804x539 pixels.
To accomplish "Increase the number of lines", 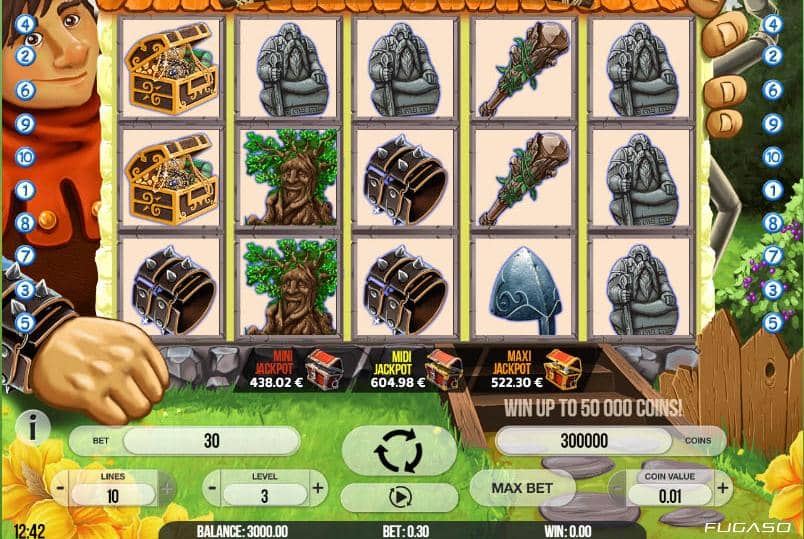I will (x=166, y=489).
